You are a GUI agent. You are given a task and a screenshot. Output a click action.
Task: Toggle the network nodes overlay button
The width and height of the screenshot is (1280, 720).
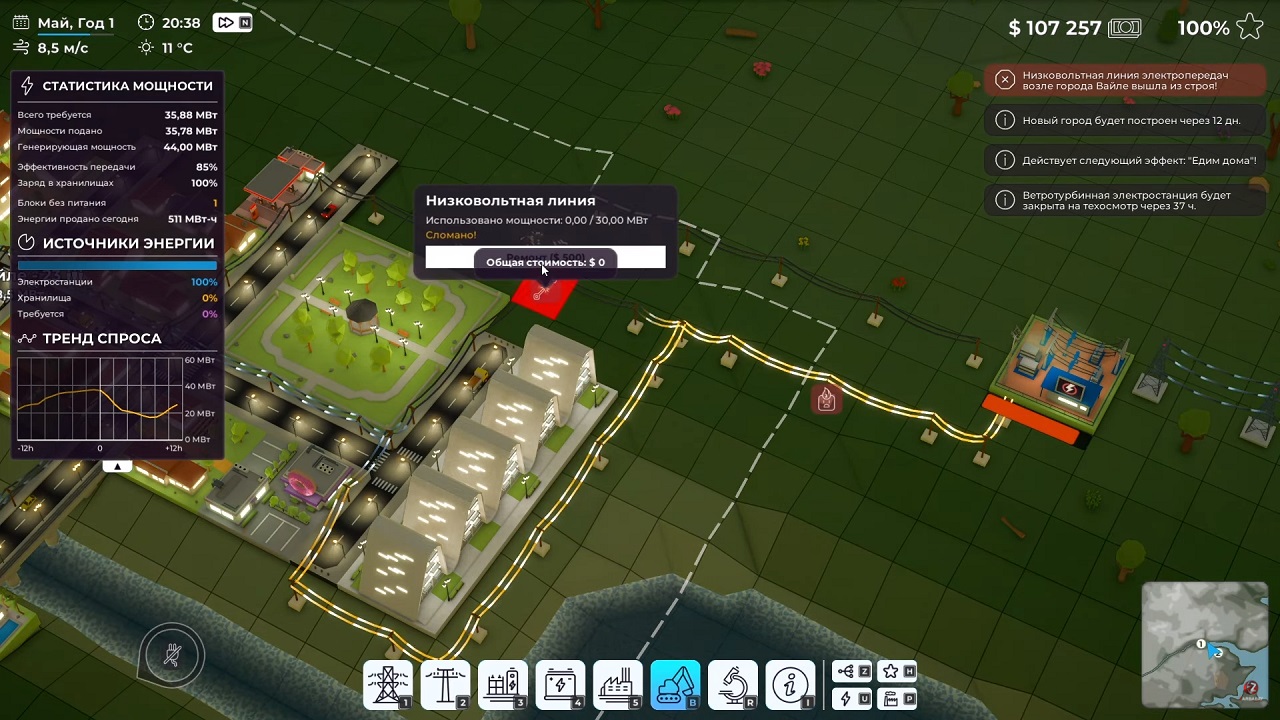tap(851, 672)
